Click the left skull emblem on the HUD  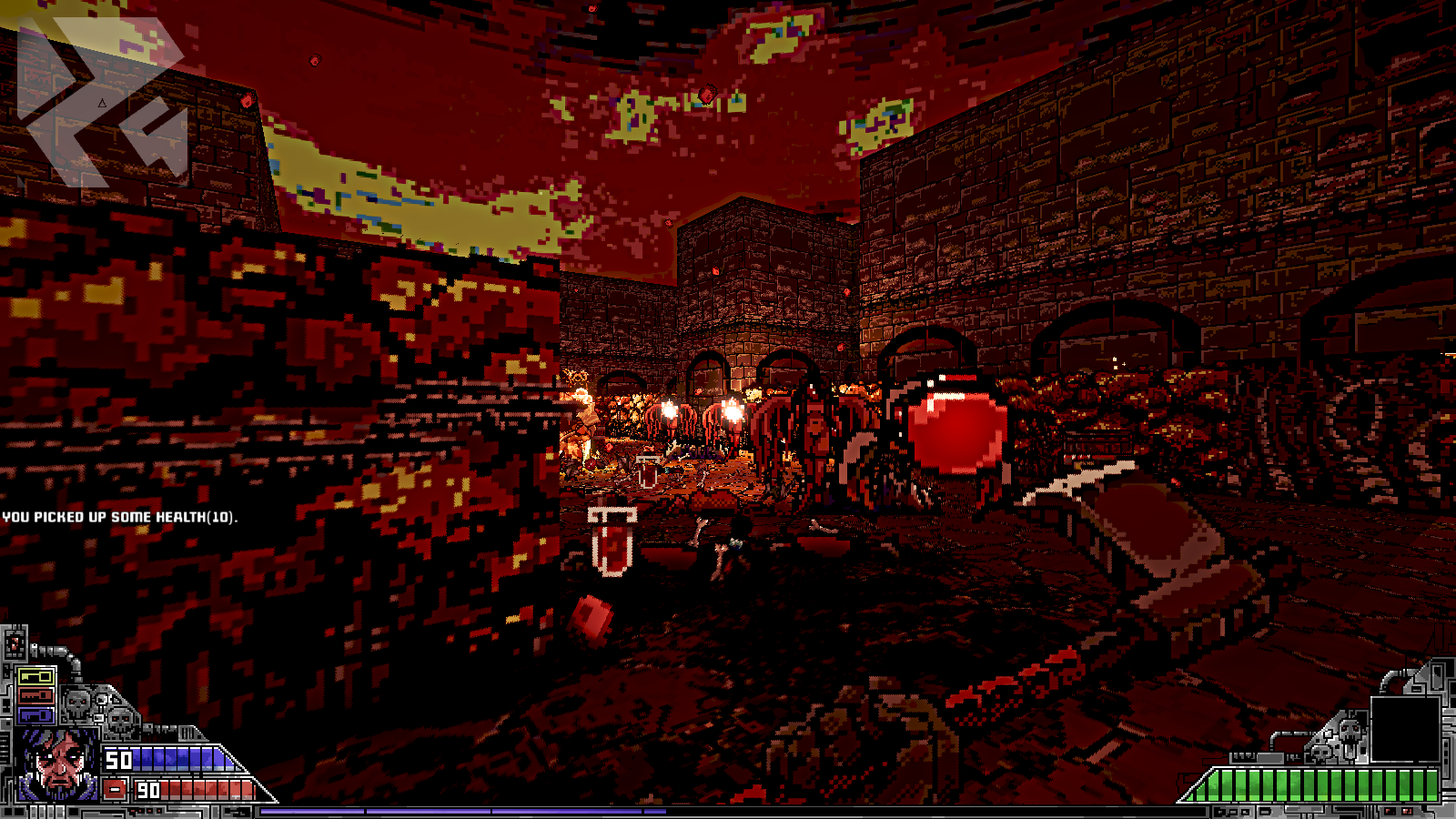point(76,704)
